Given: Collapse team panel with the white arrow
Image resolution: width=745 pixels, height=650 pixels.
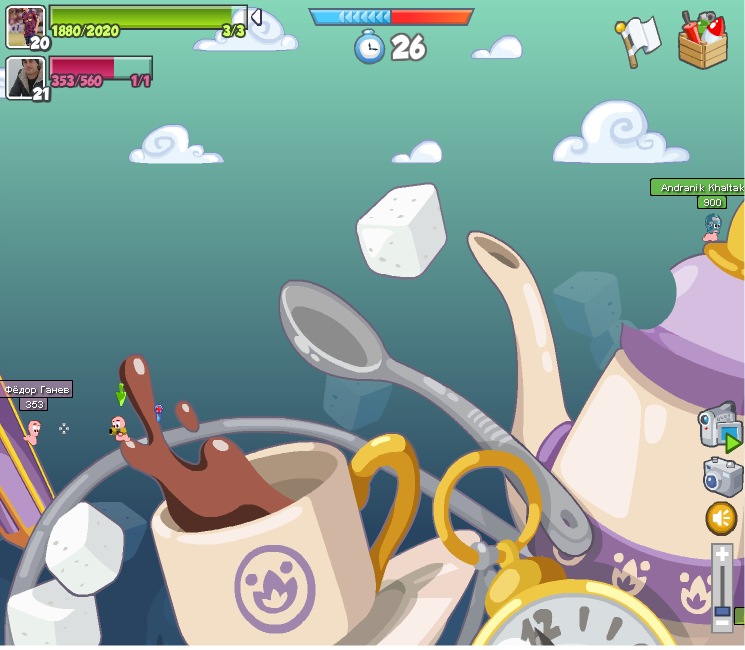Looking at the screenshot, I should tap(255, 17).
